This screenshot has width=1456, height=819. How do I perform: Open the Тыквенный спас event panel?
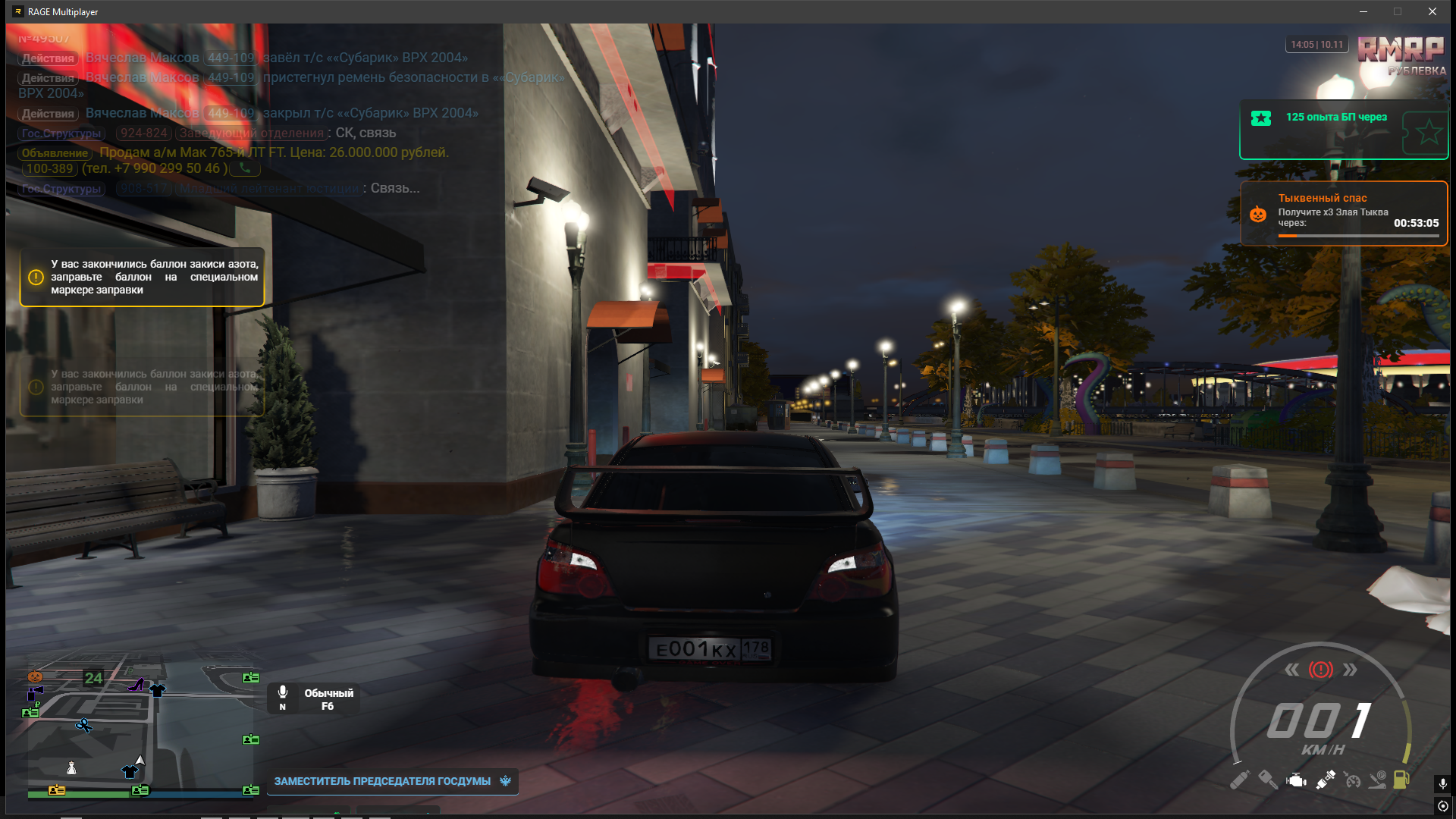1343,213
